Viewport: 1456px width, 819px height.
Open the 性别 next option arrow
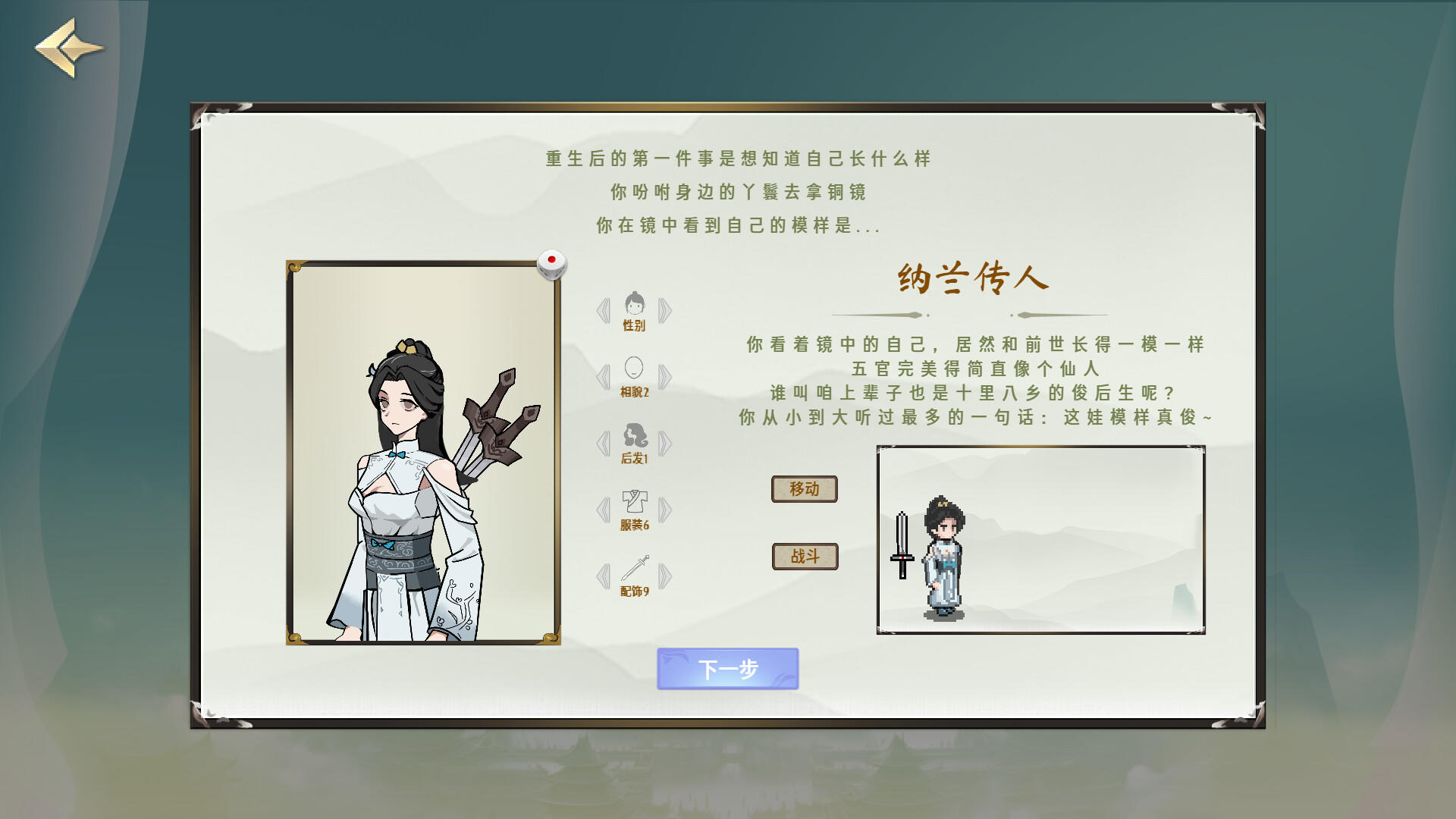pyautogui.click(x=665, y=311)
